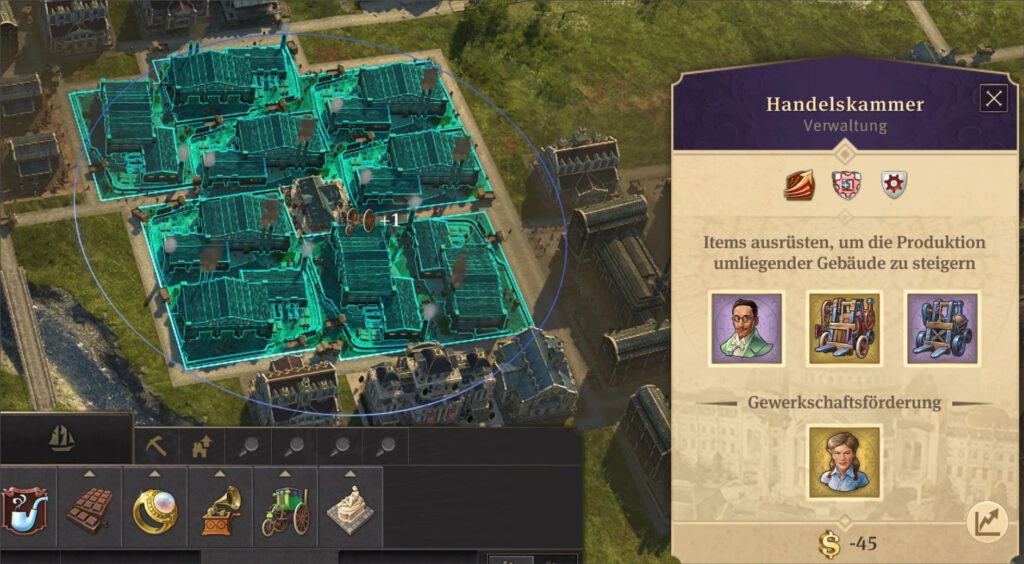Viewport: 1024px width, 564px height.
Task: Open the Gewerkschaftsförderung woman item slot
Action: pos(844,462)
